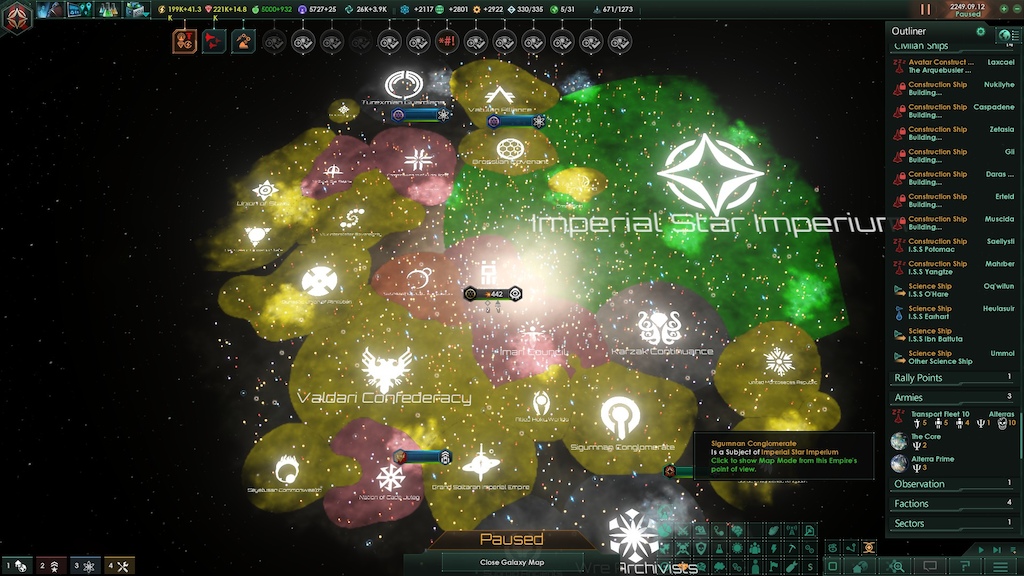
Task: Click the red exclamation situation alert icon
Action: tap(446, 42)
